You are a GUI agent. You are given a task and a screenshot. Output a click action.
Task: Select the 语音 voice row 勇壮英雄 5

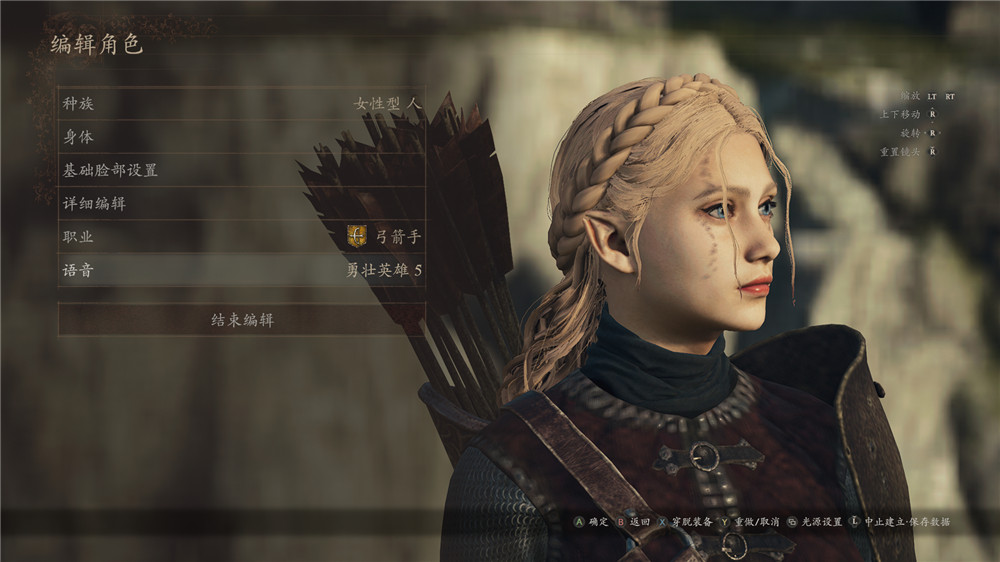click(240, 270)
